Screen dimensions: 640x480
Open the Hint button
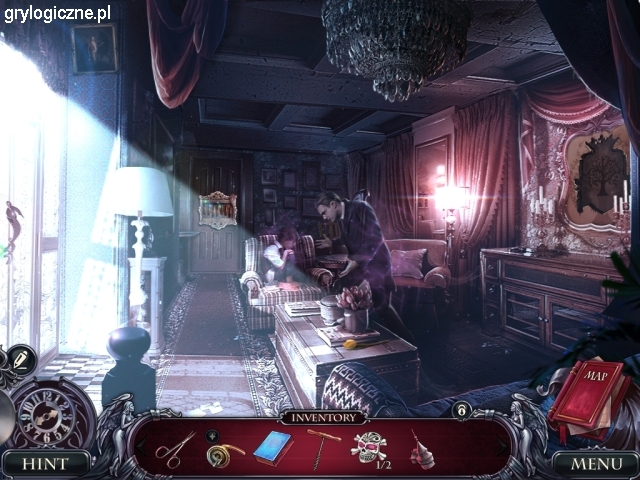[45, 464]
